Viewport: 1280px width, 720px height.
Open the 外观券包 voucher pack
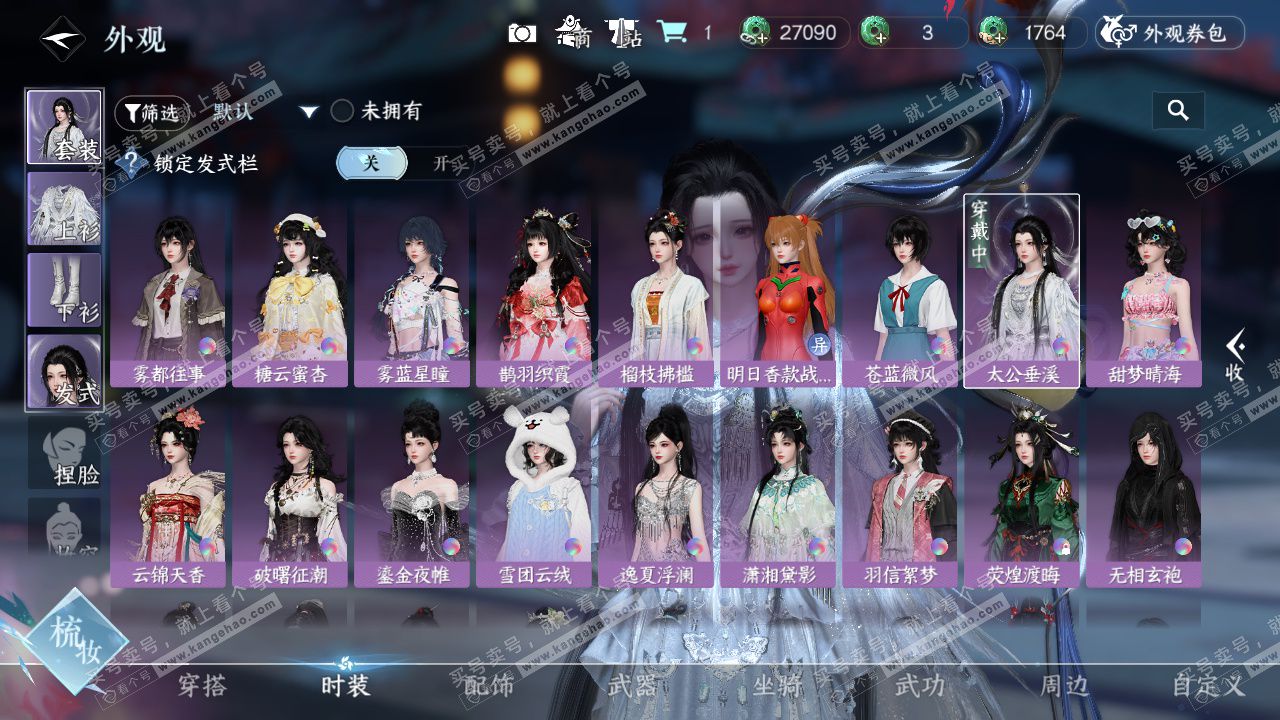pyautogui.click(x=1170, y=33)
